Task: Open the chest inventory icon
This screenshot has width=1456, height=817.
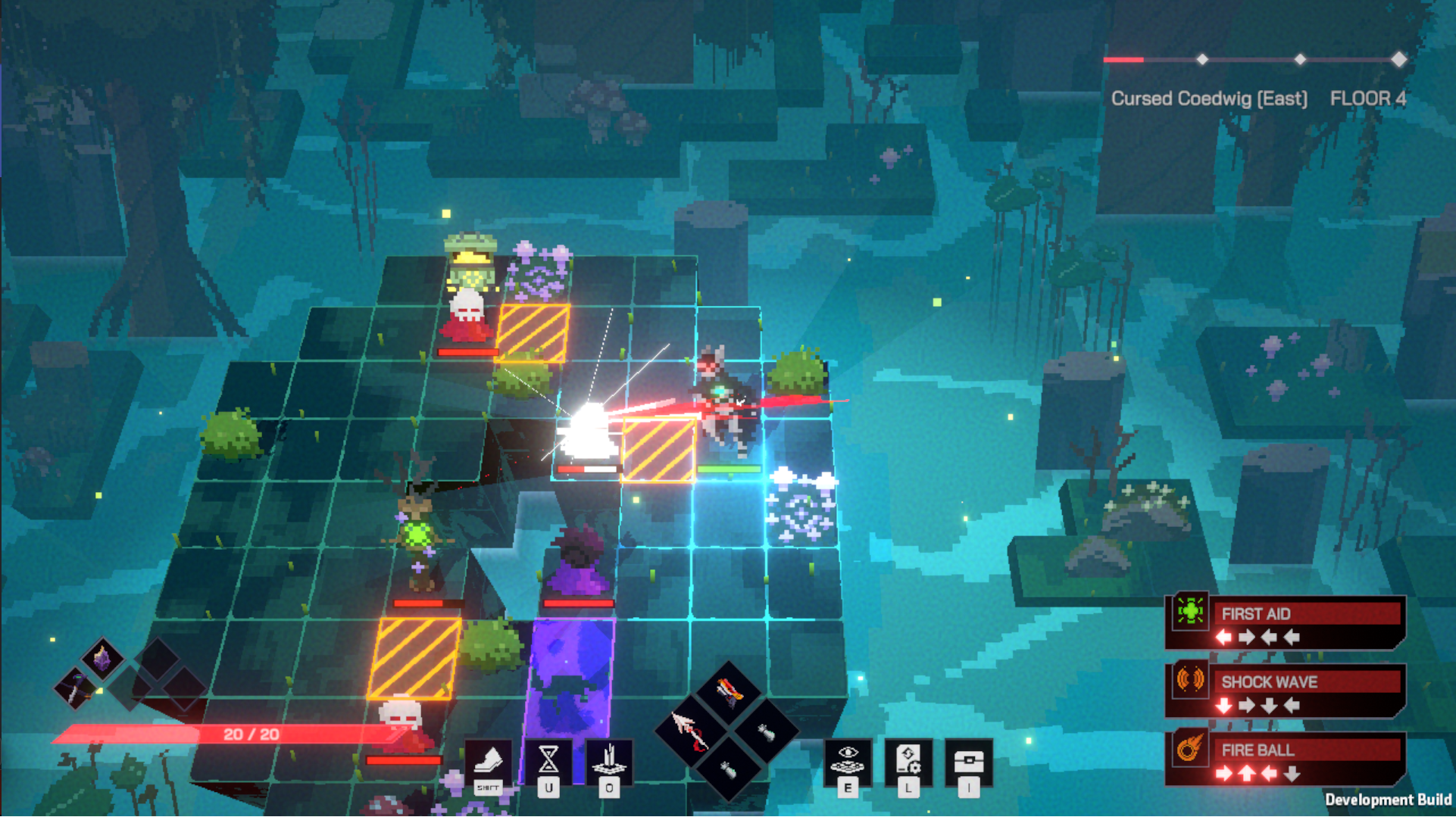Action: point(968,760)
